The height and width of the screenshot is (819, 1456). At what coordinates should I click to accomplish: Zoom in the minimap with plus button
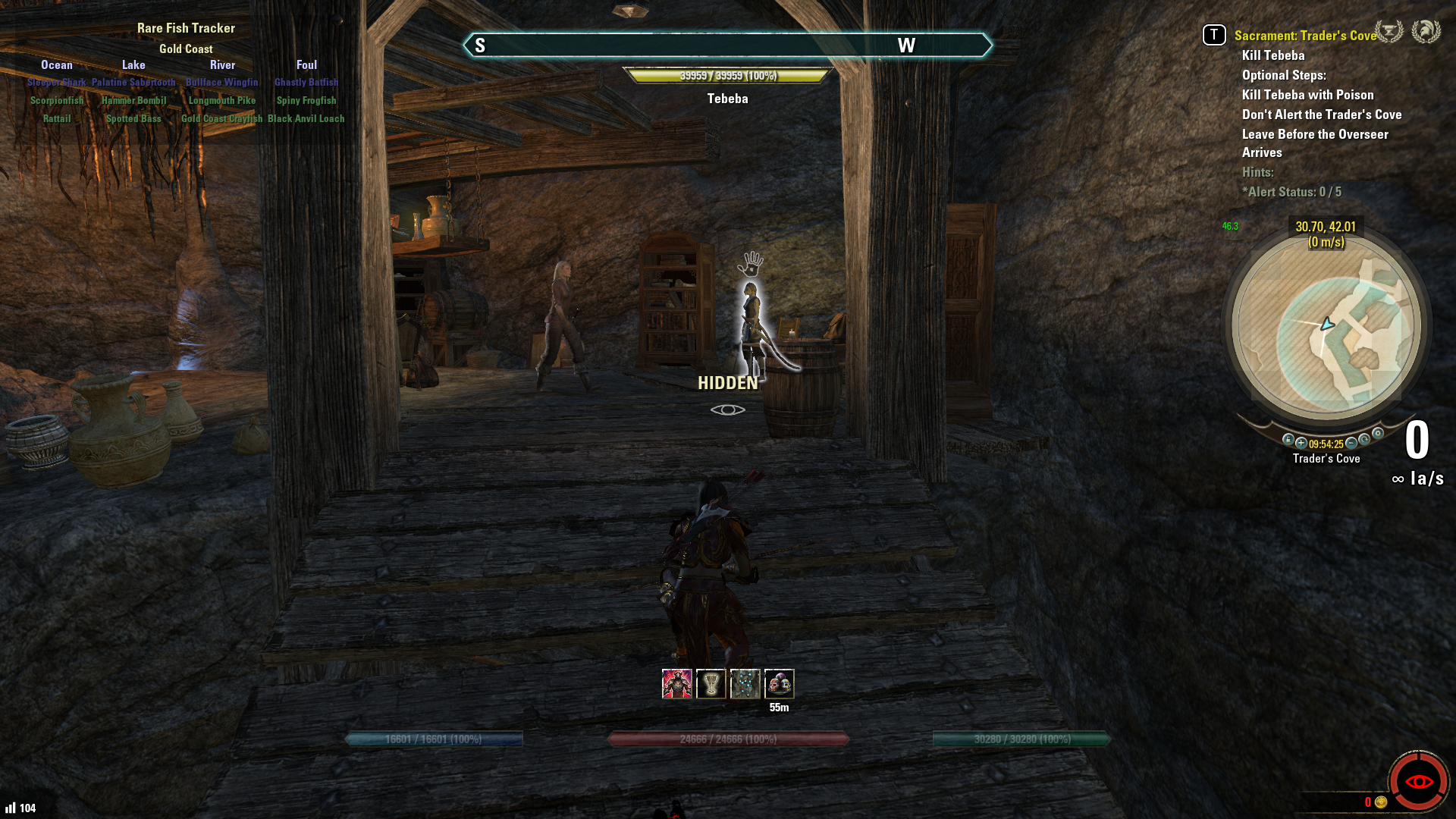pos(1301,443)
